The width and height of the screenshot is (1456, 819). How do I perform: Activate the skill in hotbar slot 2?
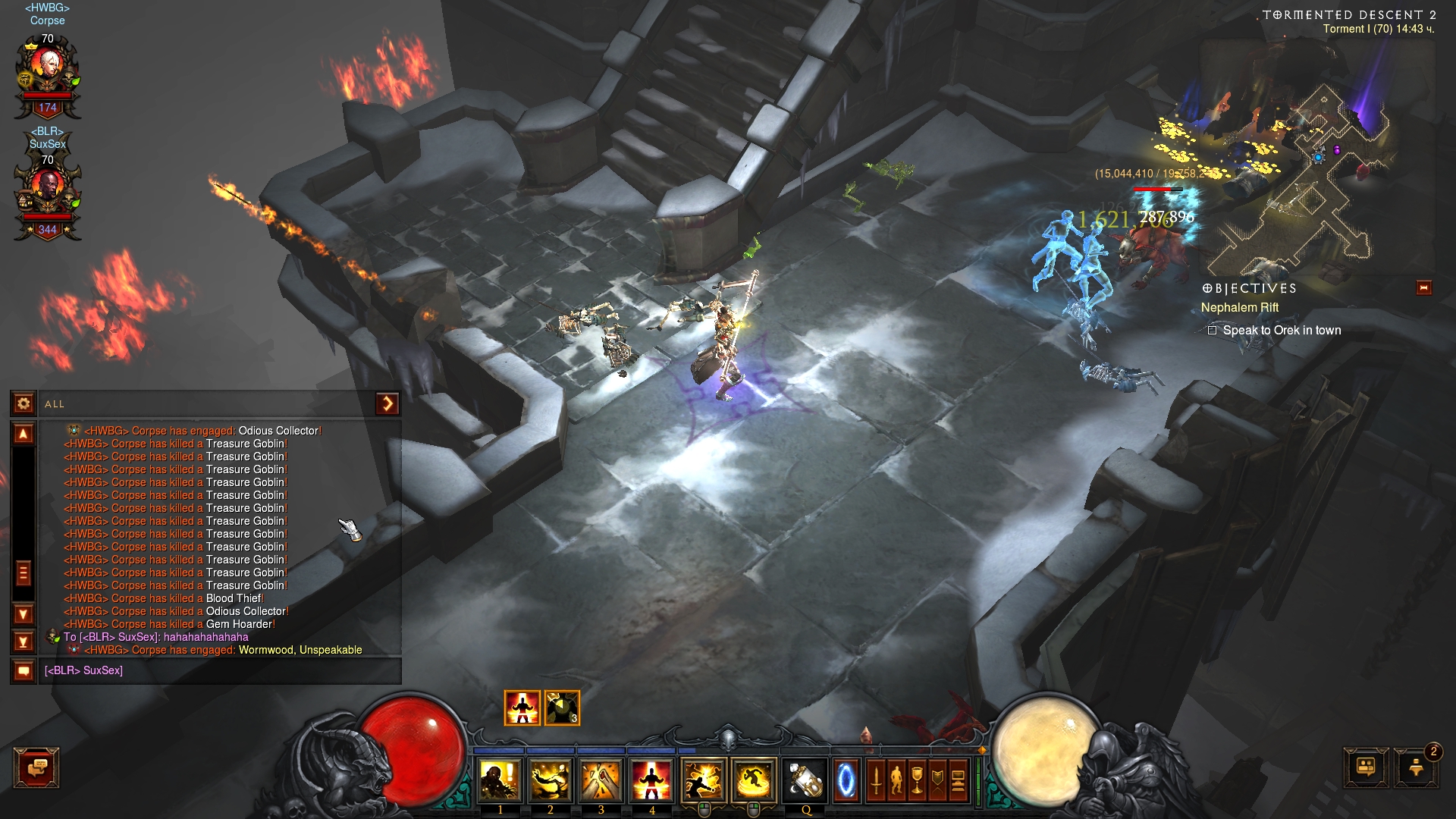(551, 780)
